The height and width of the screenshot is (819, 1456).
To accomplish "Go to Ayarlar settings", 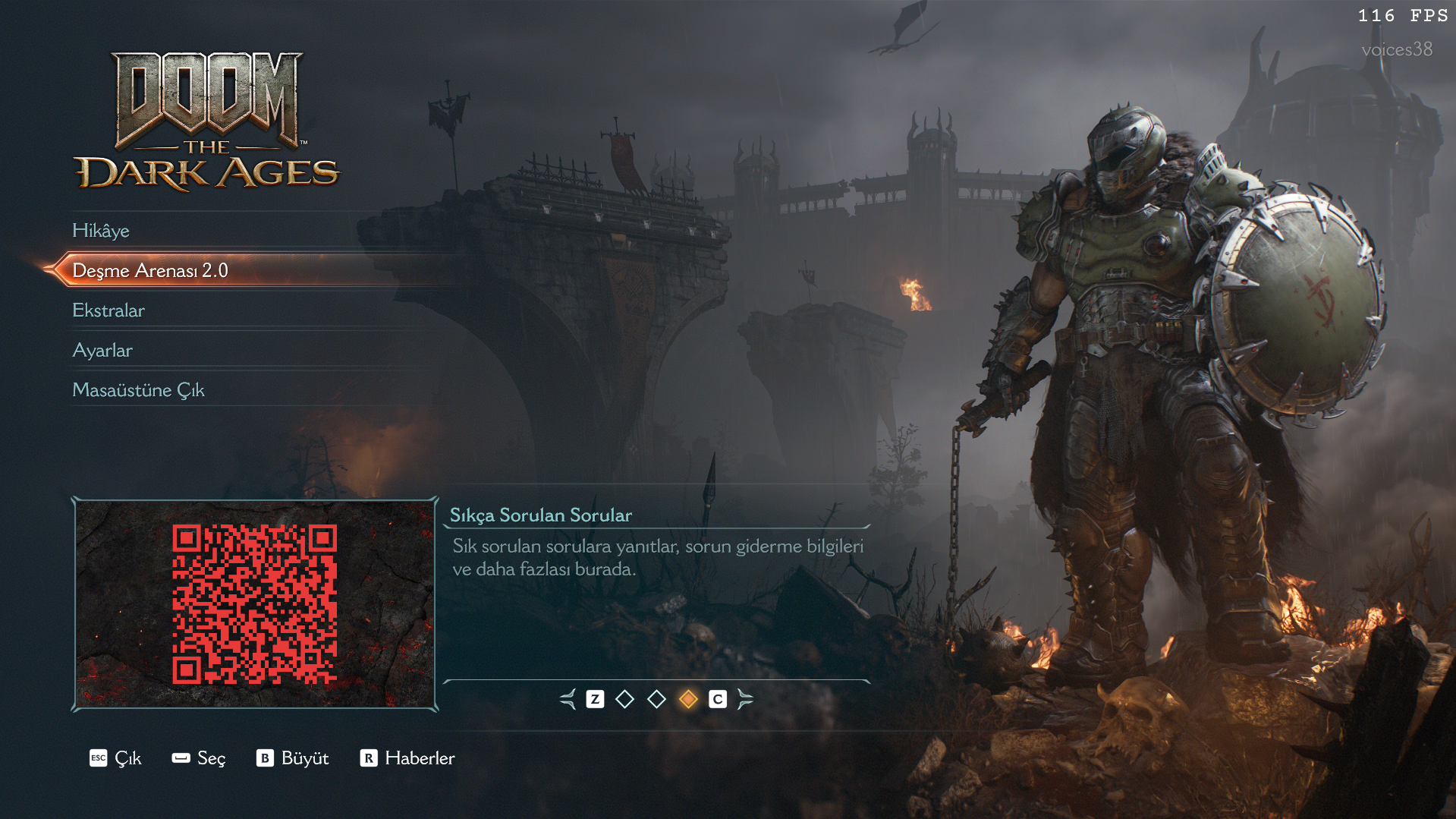I will (102, 351).
